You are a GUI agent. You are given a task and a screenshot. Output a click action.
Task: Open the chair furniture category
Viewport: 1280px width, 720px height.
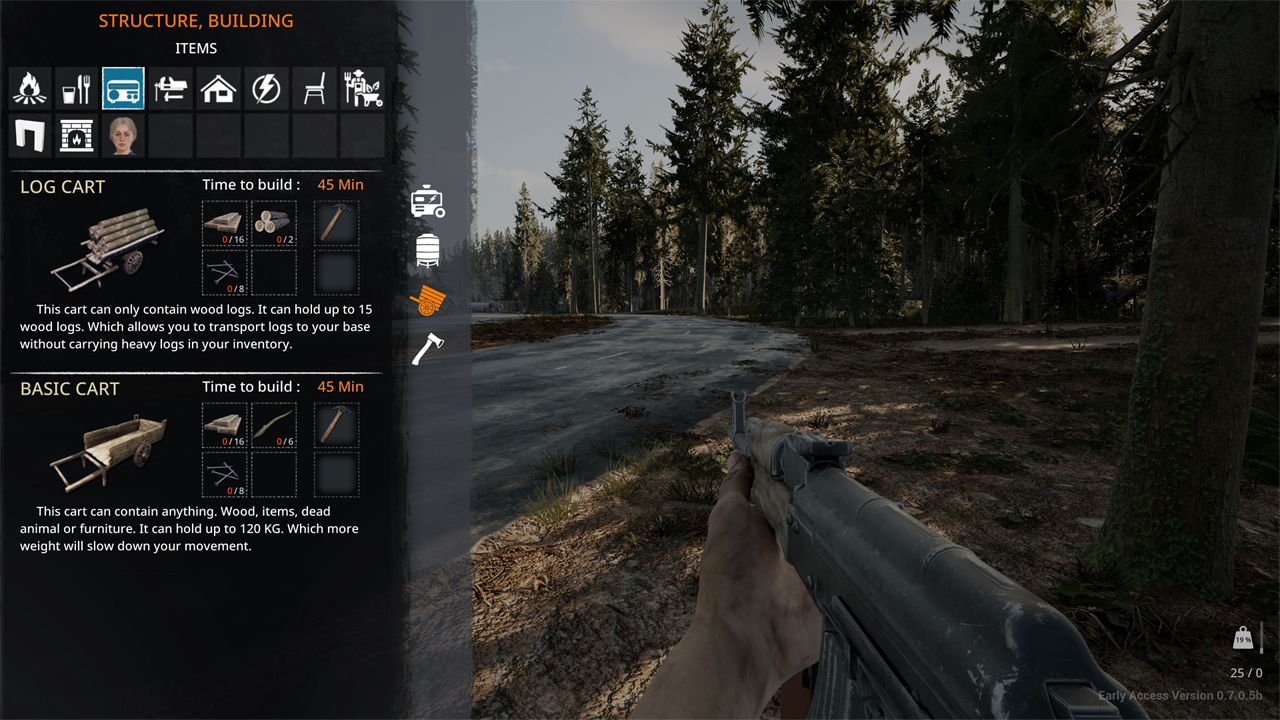[x=313, y=89]
